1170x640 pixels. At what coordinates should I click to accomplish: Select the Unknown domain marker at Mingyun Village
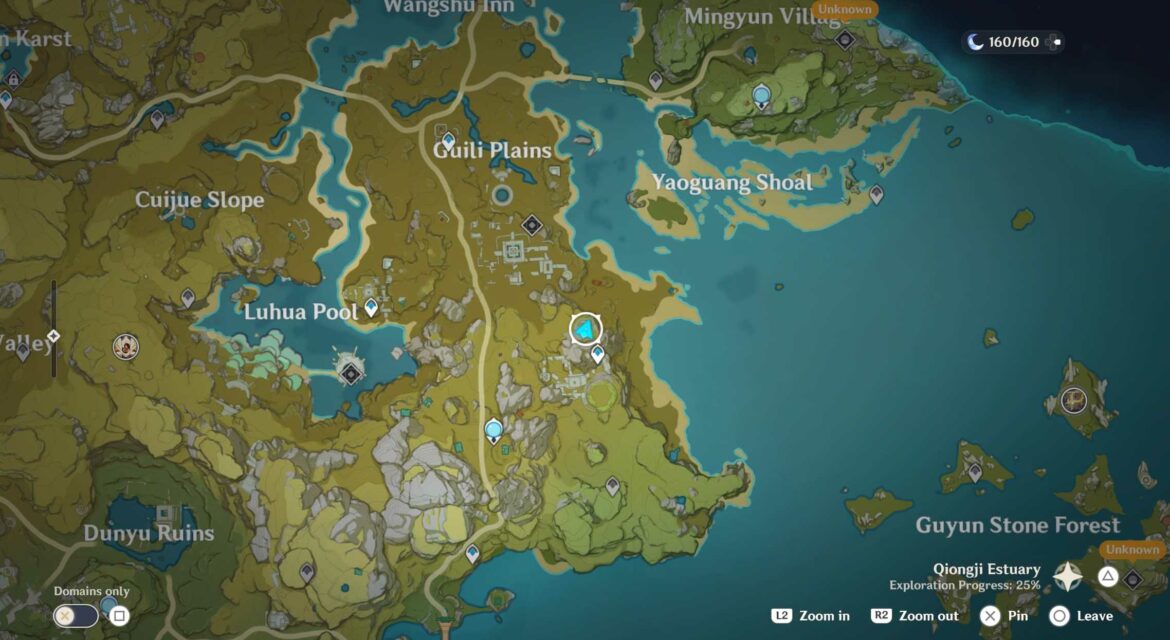point(845,39)
